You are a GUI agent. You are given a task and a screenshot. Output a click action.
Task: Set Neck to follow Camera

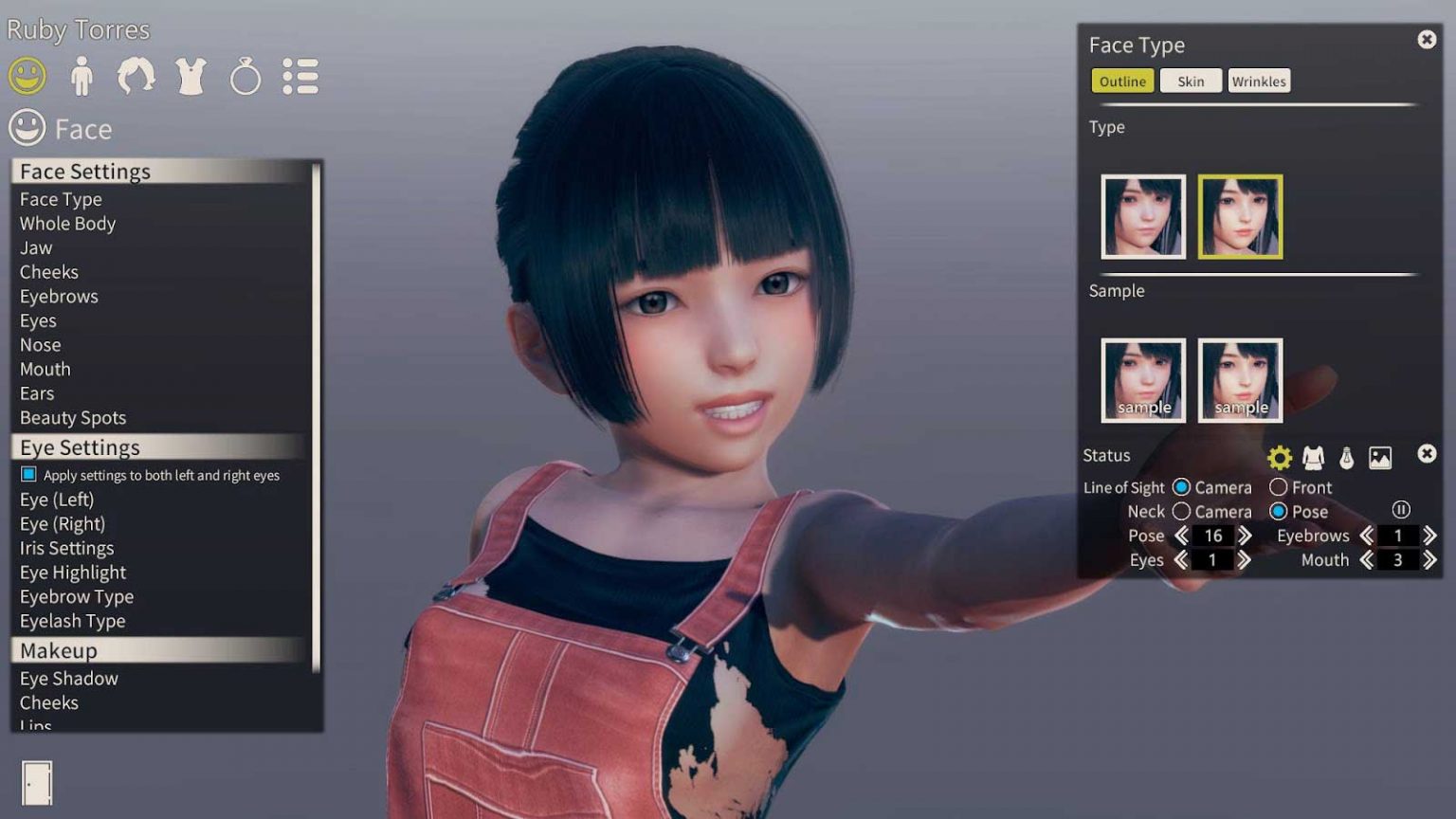point(1181,512)
